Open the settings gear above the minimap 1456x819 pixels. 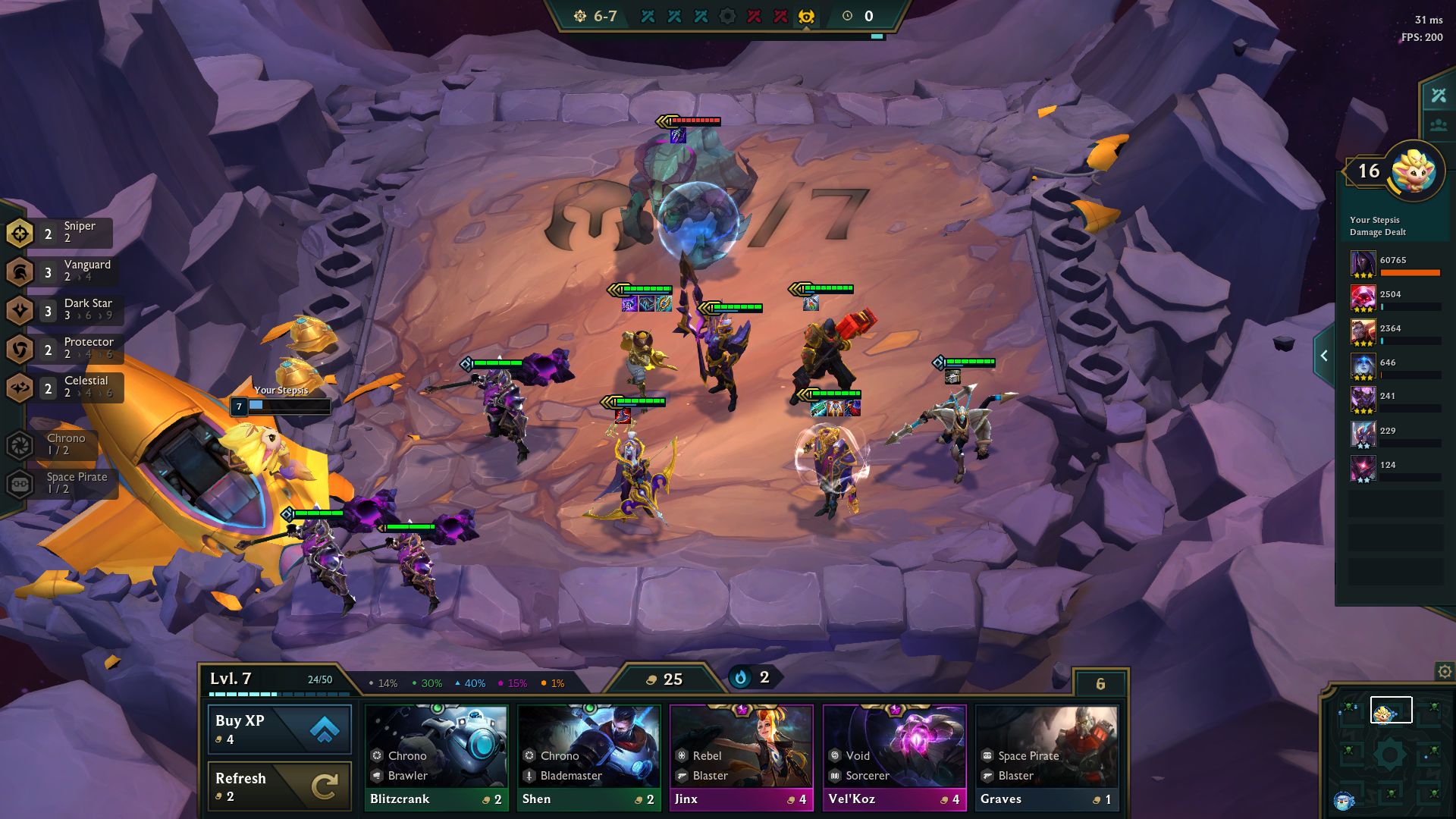1443,670
